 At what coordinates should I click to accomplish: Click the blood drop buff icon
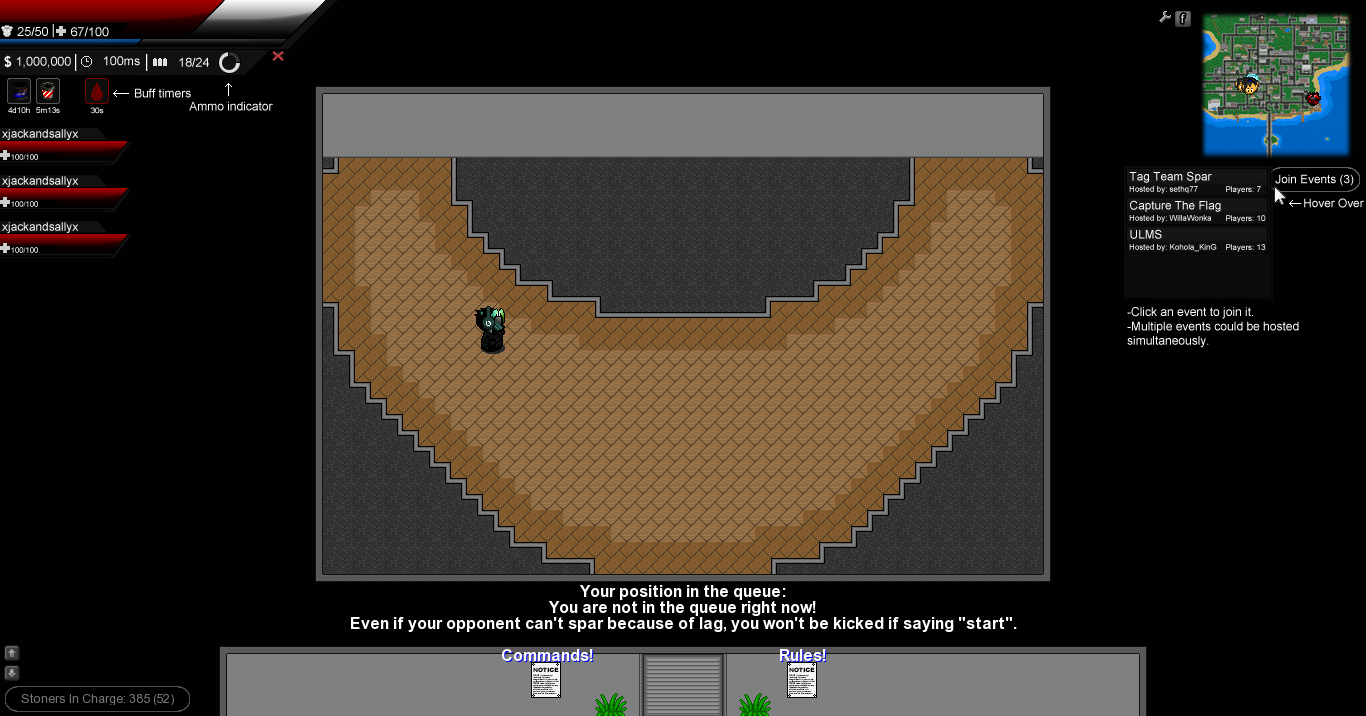(x=97, y=92)
